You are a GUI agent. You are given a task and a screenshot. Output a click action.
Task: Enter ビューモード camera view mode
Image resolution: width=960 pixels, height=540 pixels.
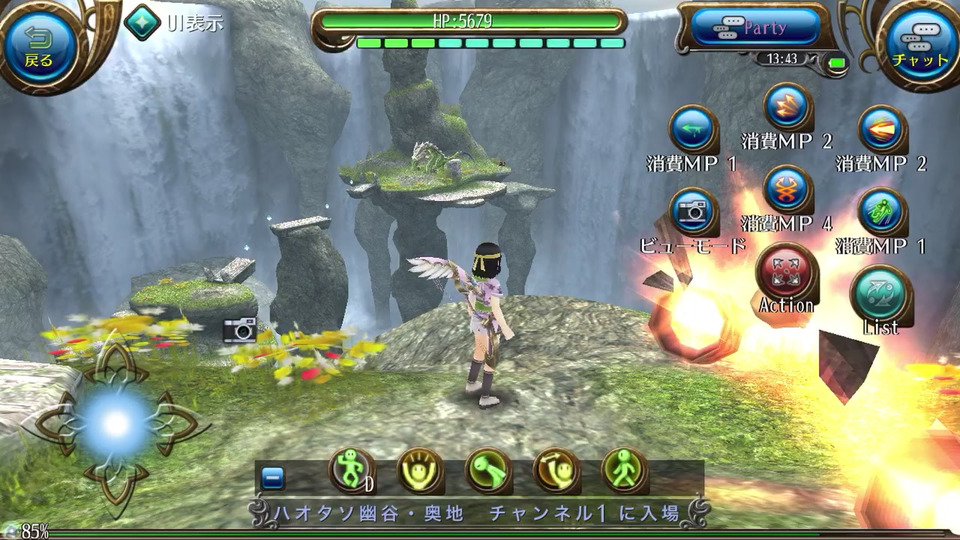(692, 212)
